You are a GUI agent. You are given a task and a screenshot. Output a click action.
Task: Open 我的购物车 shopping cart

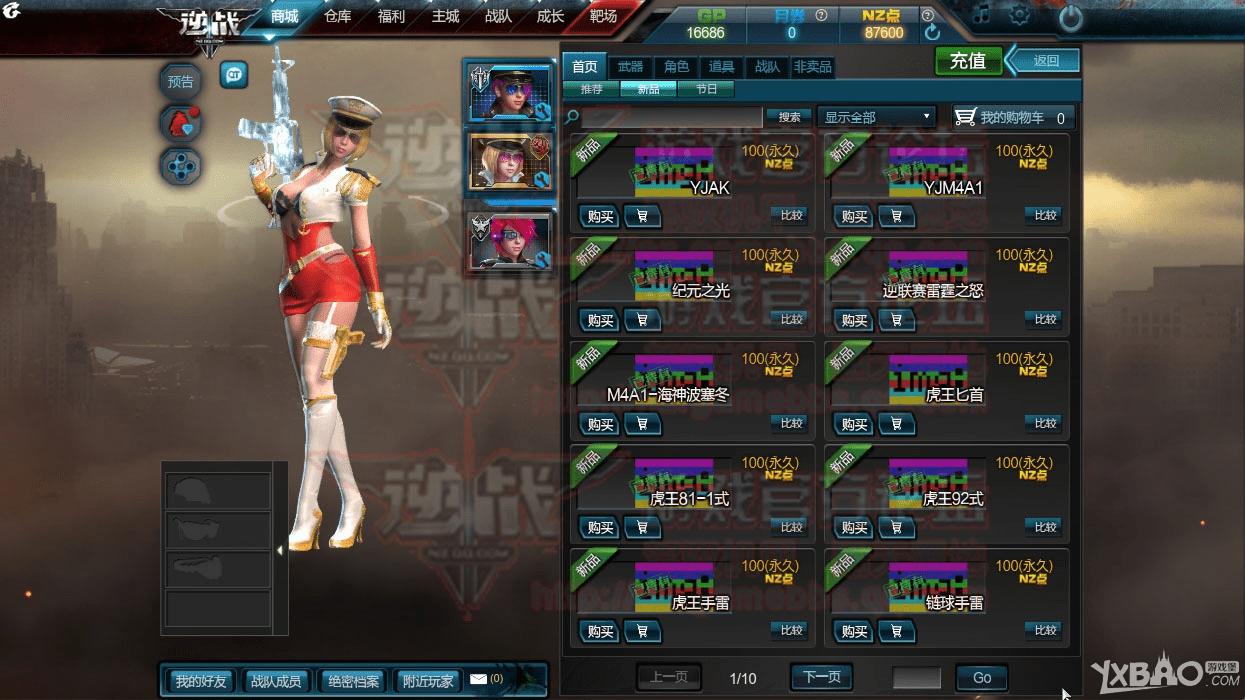click(x=1013, y=117)
